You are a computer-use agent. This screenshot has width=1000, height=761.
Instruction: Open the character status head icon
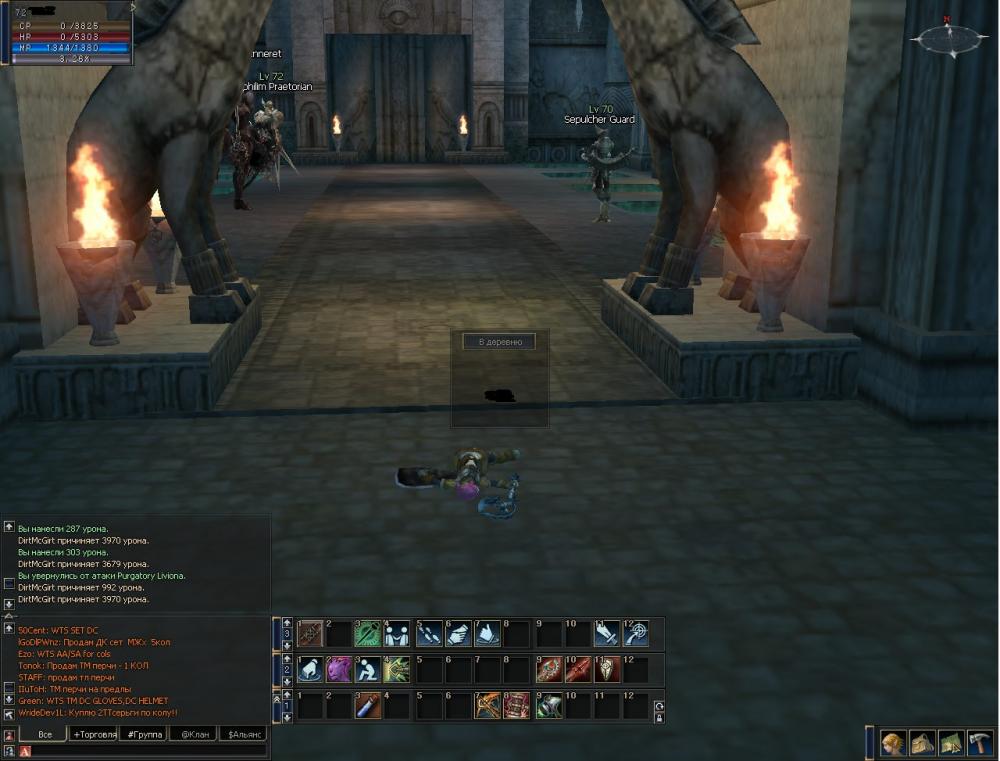(892, 743)
